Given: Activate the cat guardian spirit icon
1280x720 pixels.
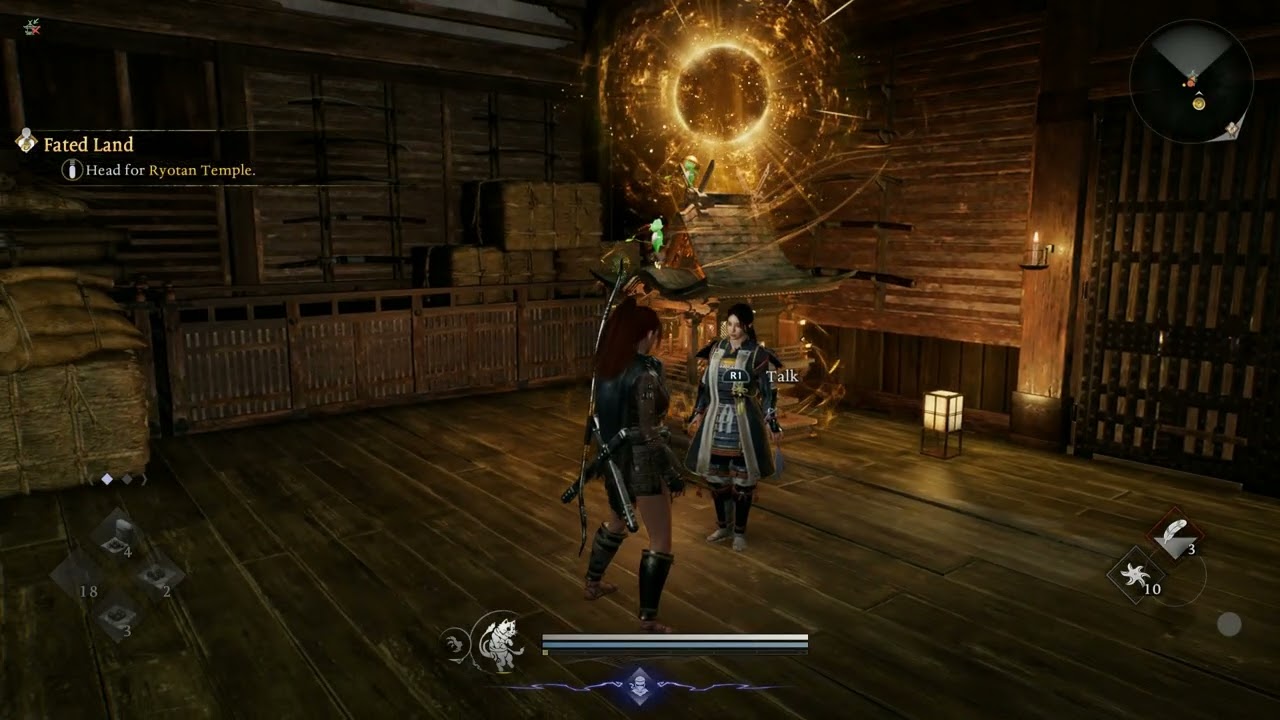Looking at the screenshot, I should 498,641.
